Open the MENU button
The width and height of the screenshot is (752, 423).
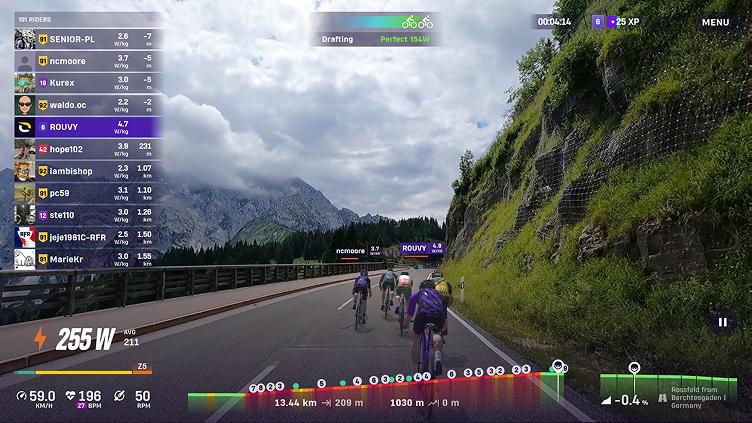tap(715, 22)
